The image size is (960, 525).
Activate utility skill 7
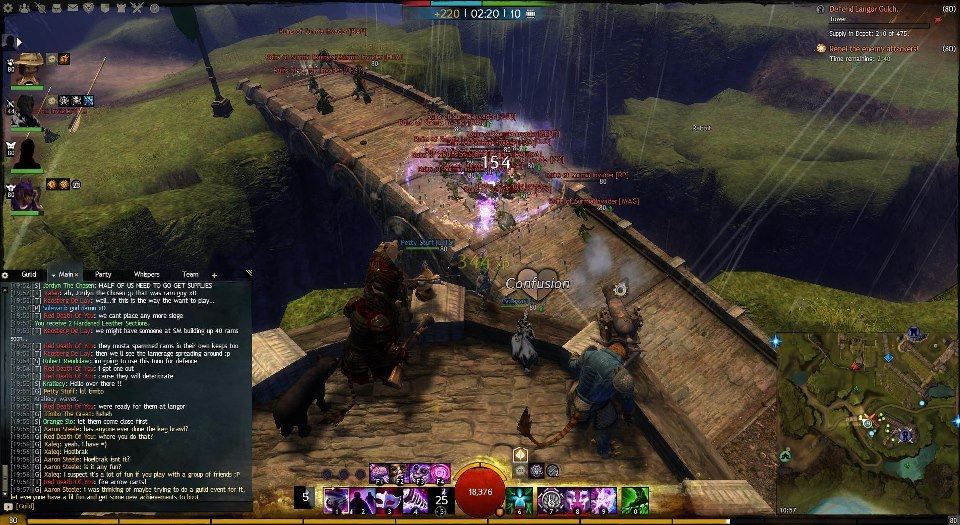(548, 499)
